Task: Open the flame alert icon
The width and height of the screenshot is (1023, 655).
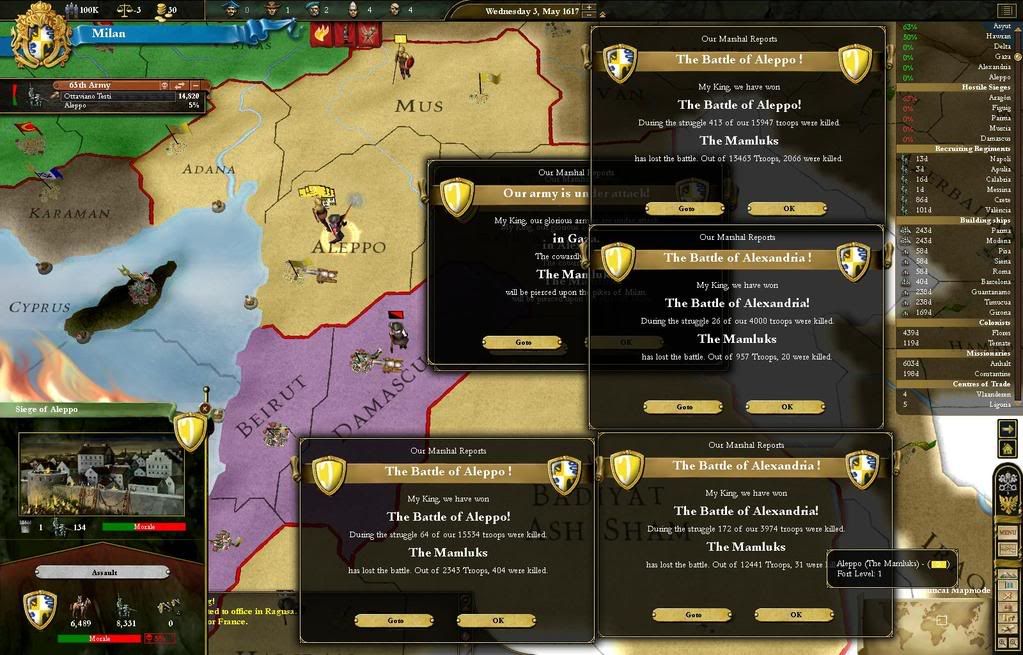Action: pos(323,34)
